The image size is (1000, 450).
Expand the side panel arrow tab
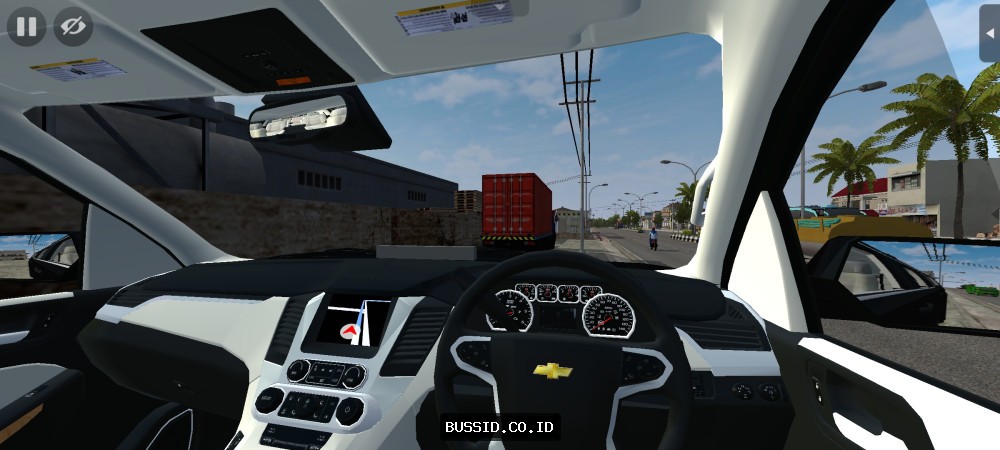point(990,32)
